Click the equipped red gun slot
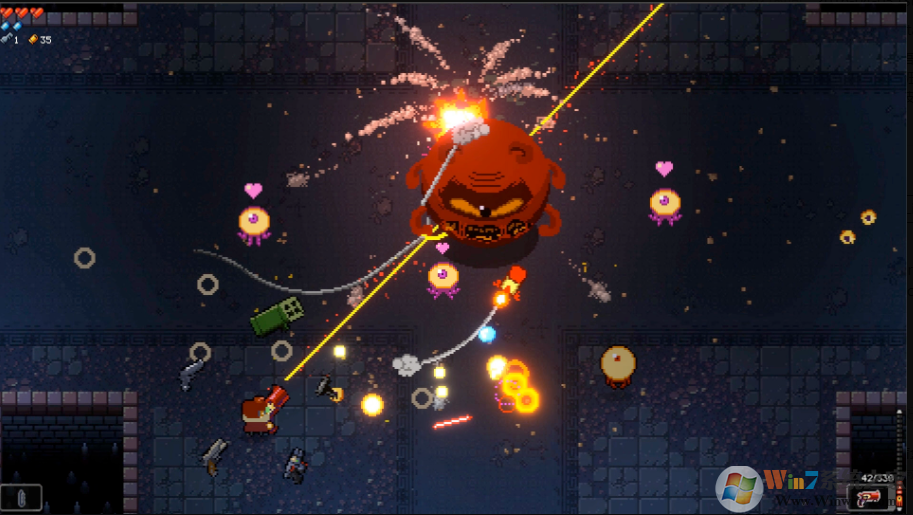This screenshot has height=515, width=913. tap(867, 497)
